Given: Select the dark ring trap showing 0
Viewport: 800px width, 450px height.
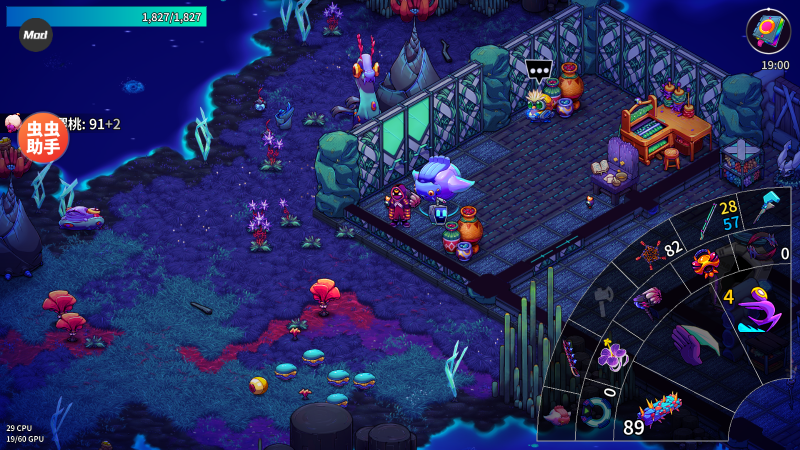Looking at the screenshot, I should pyautogui.click(x=765, y=245).
